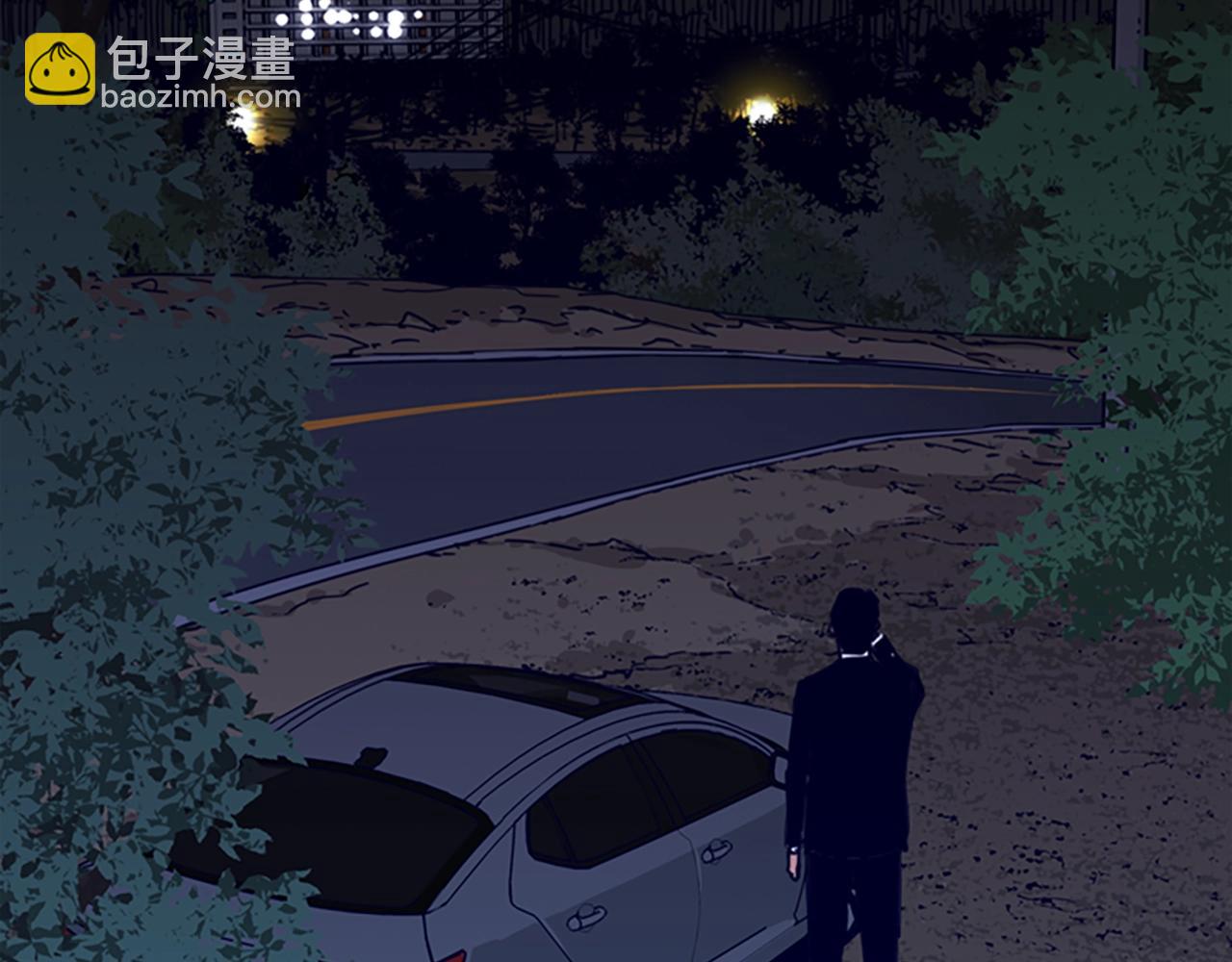
Task: Click the baozimh.com bun logo
Action: click(x=60, y=69)
